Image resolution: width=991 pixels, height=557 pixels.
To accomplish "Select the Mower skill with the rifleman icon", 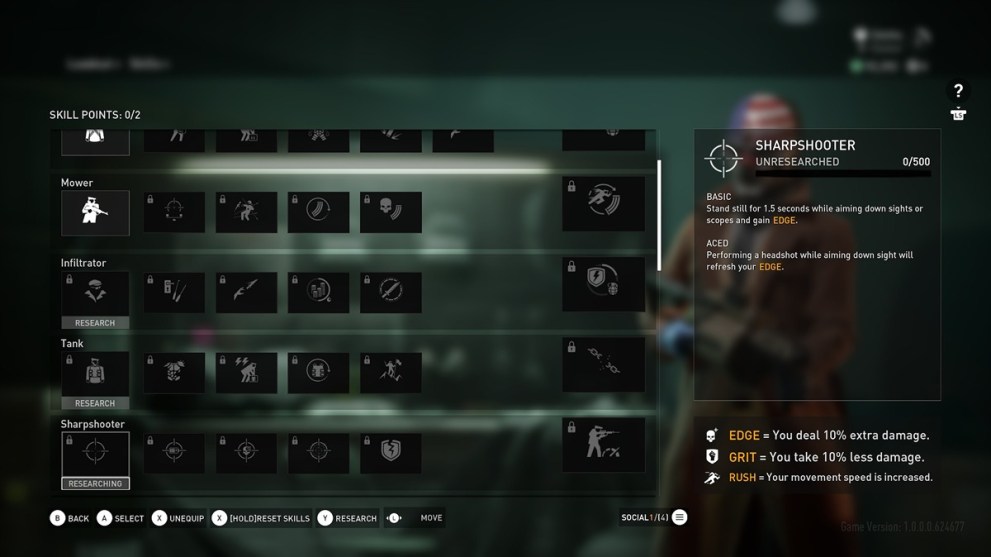I will tap(95, 212).
